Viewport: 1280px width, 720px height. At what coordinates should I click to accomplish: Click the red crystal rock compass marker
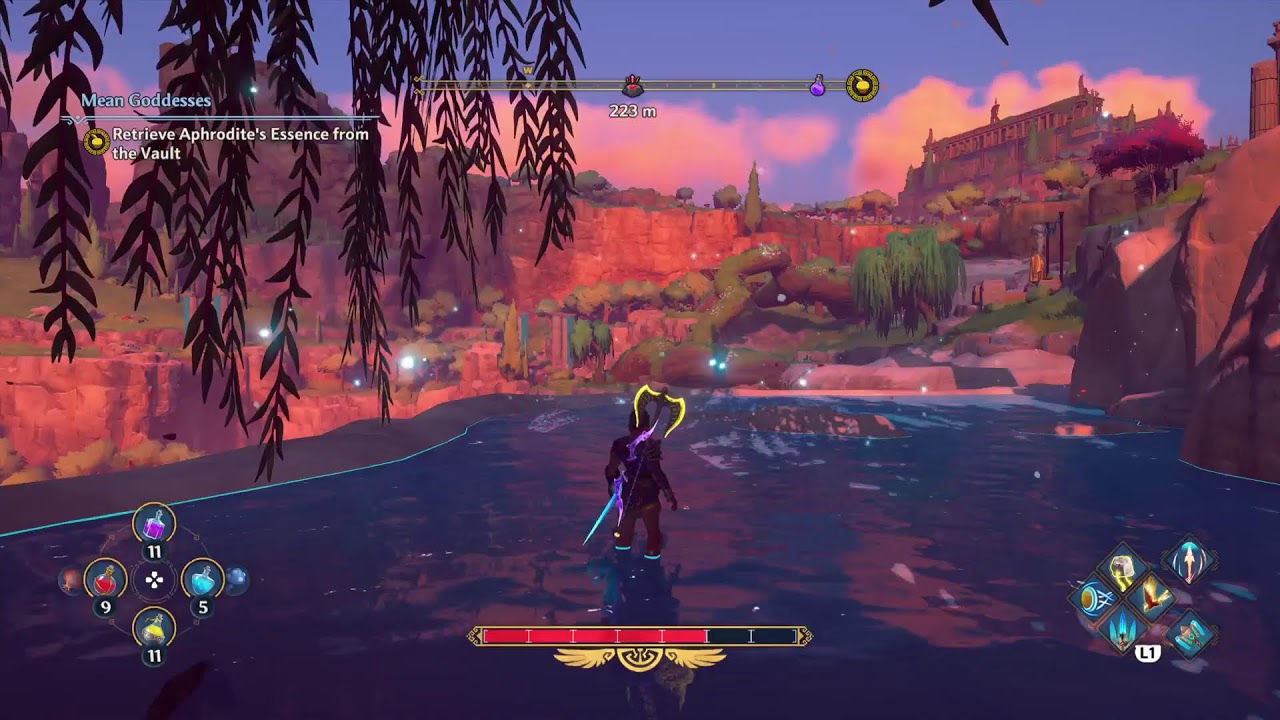(632, 85)
